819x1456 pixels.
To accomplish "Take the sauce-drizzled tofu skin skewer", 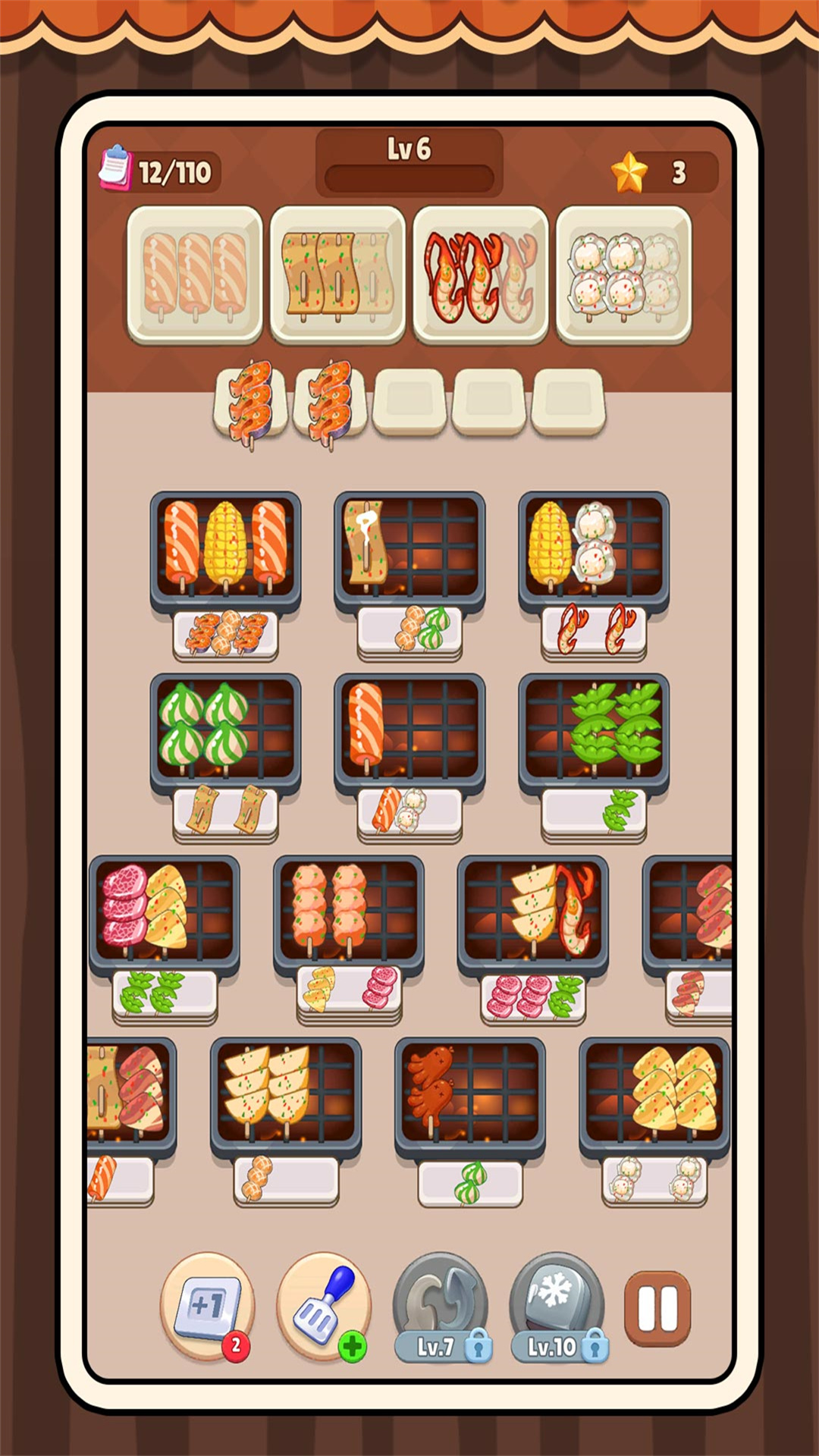I will click(365, 541).
